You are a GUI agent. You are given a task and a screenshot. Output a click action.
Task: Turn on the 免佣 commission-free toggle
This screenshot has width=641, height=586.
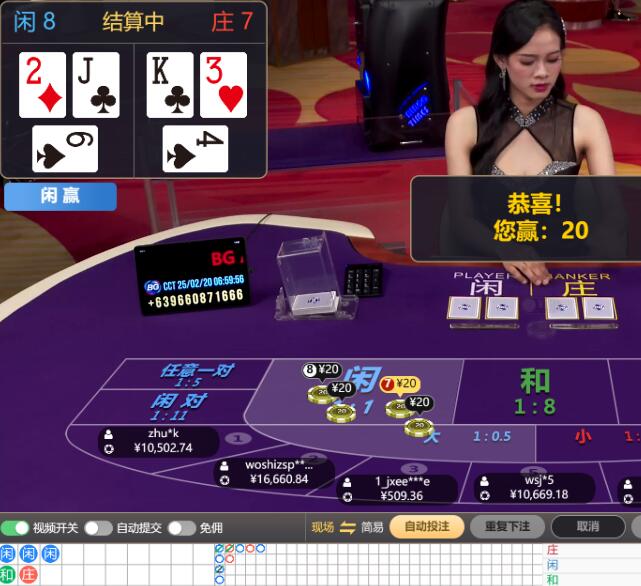pos(181,527)
